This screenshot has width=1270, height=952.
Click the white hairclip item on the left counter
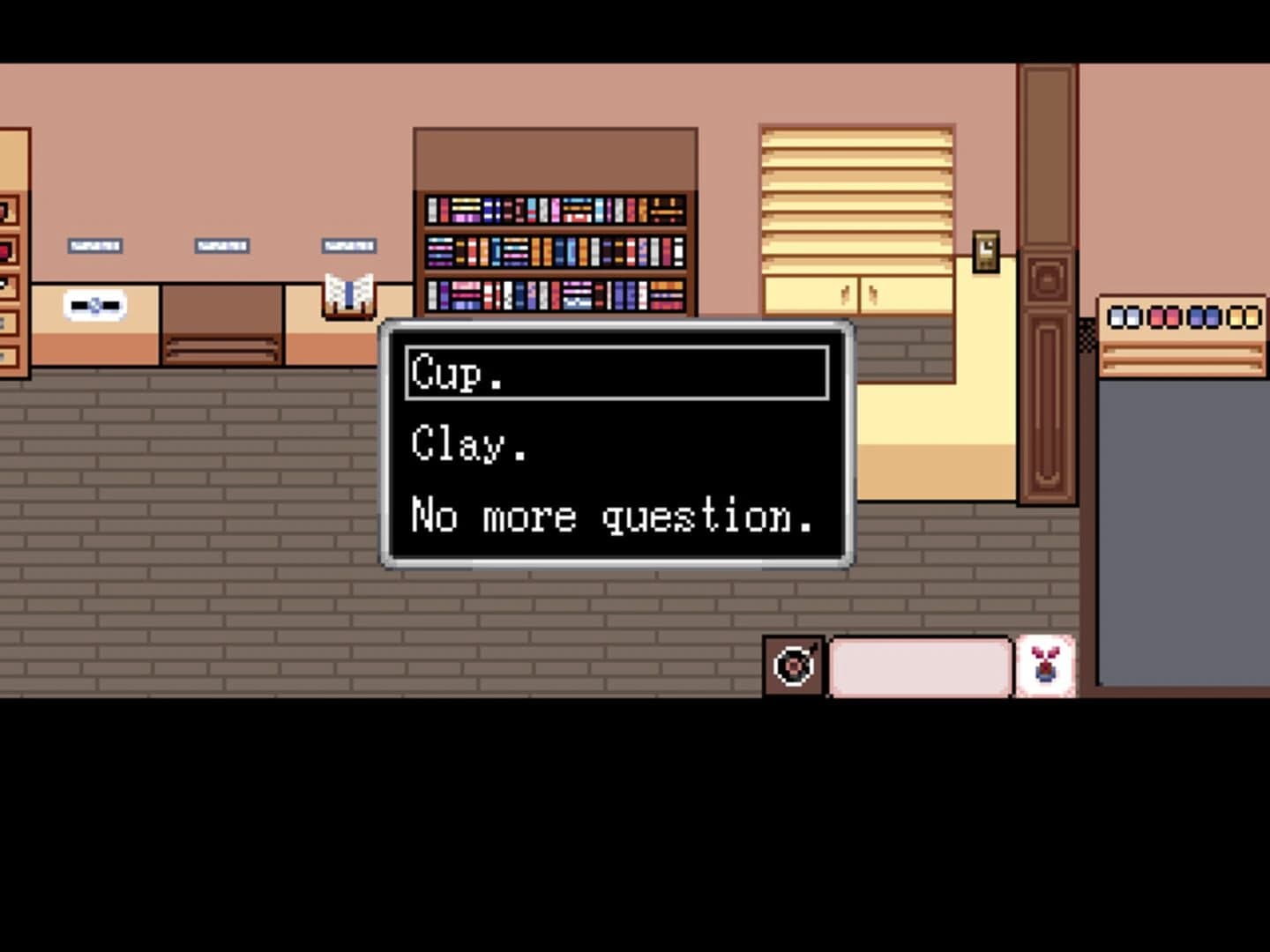coord(97,303)
